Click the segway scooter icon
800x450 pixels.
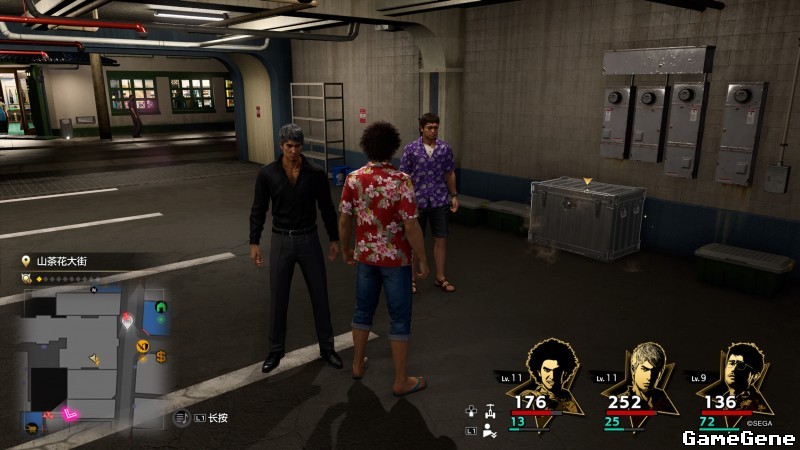click(x=489, y=410)
